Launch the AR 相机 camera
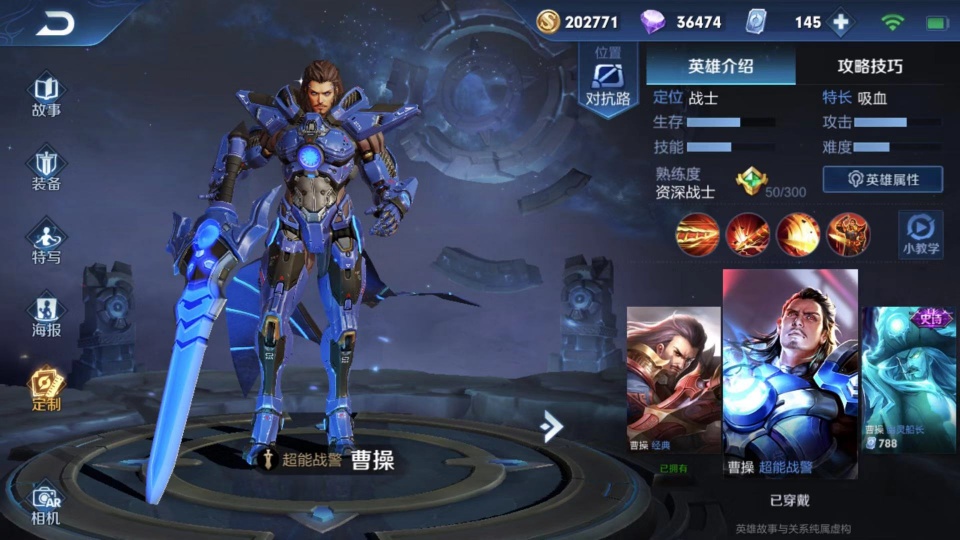960x540 pixels. [46, 504]
